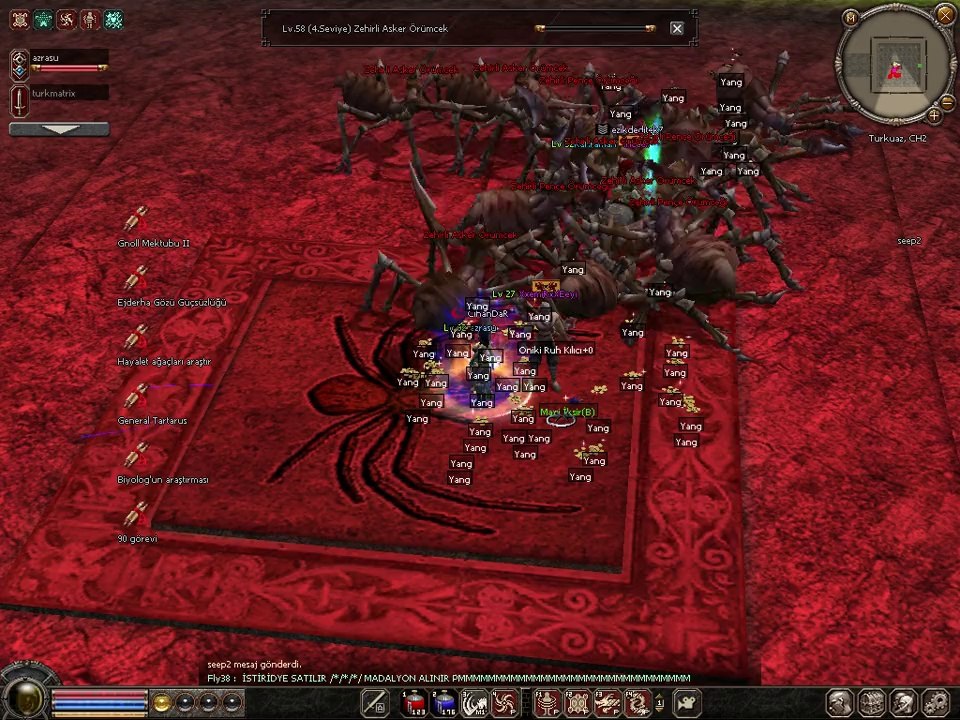Screen dimensions: 960x720
Task: Expand the party list down arrow
Action: click(x=59, y=129)
